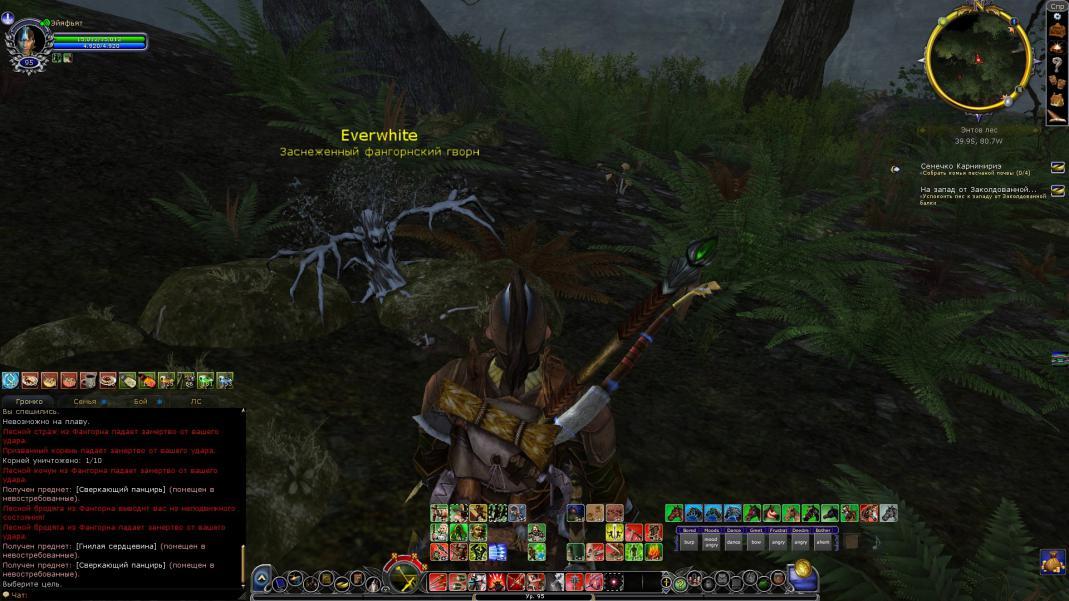Select the Бой combat log tab

(141, 401)
